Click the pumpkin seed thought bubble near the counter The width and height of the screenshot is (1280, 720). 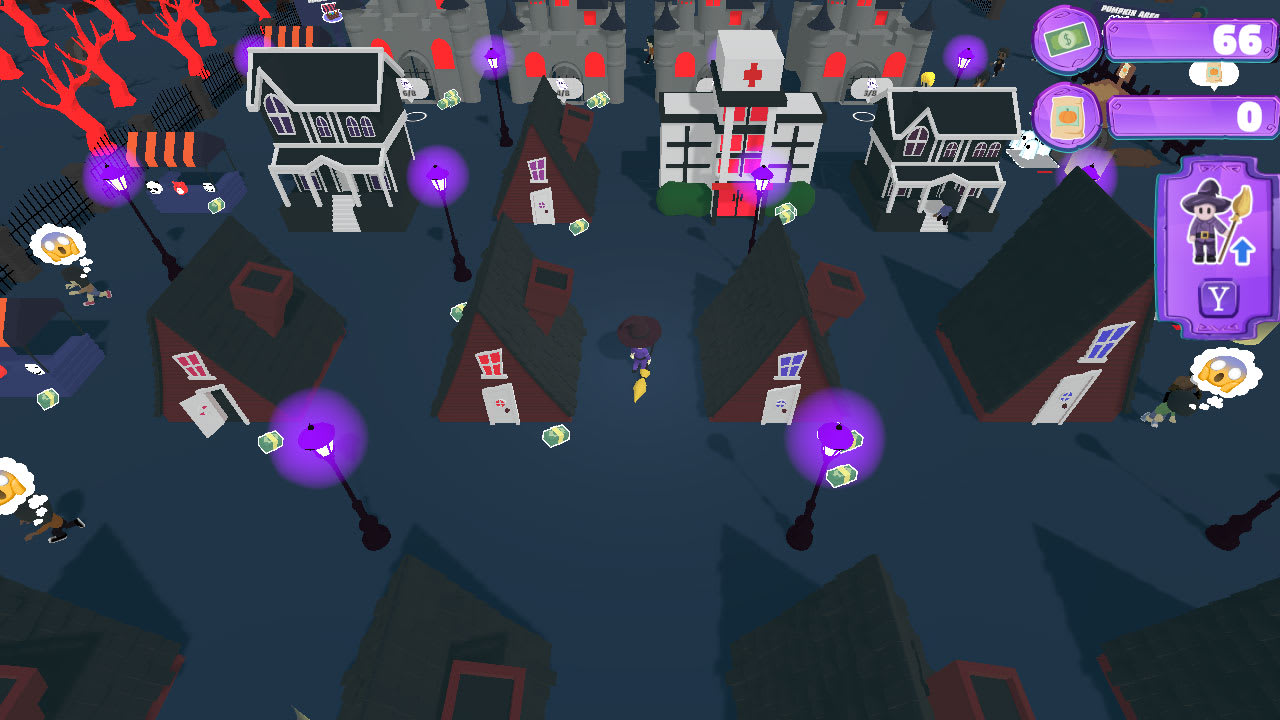click(1214, 74)
